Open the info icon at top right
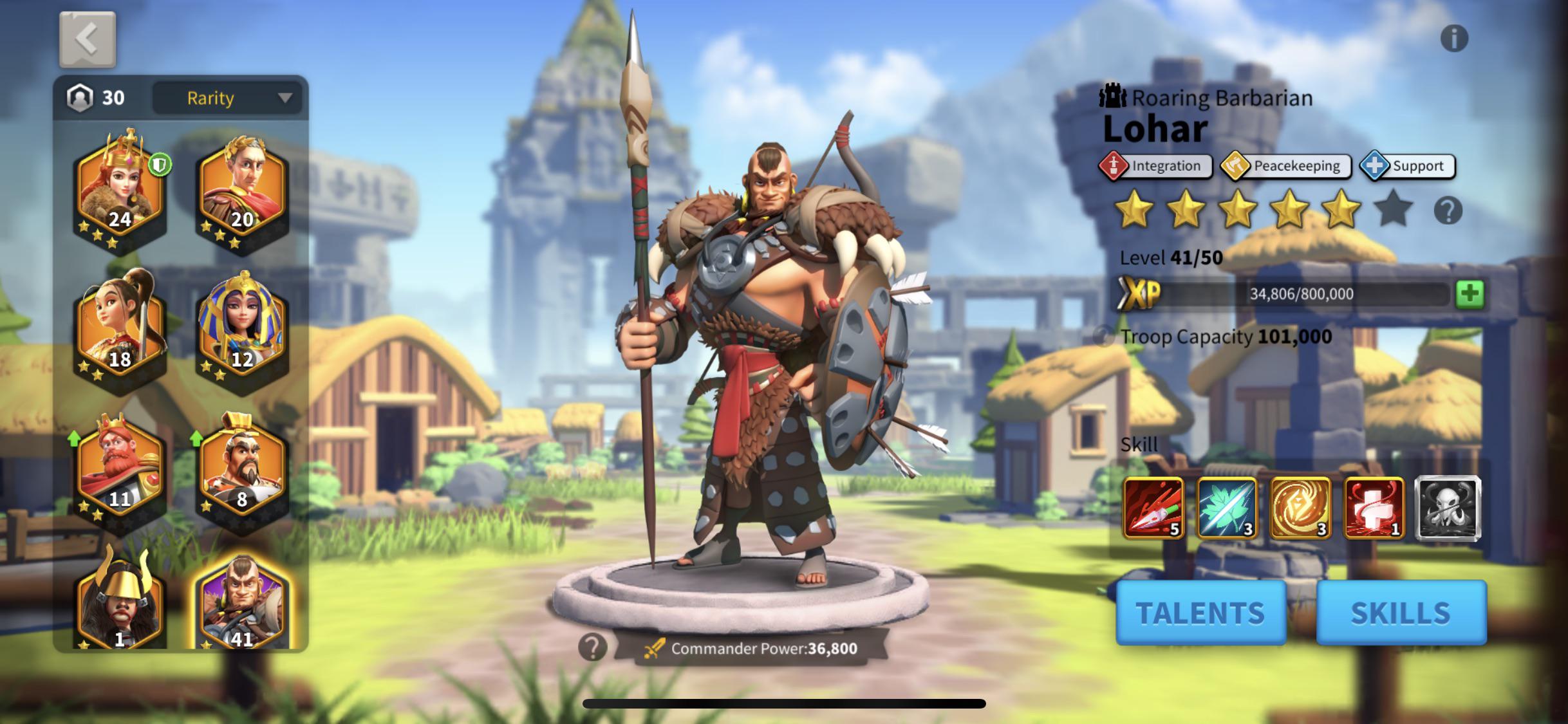 coord(1453,39)
